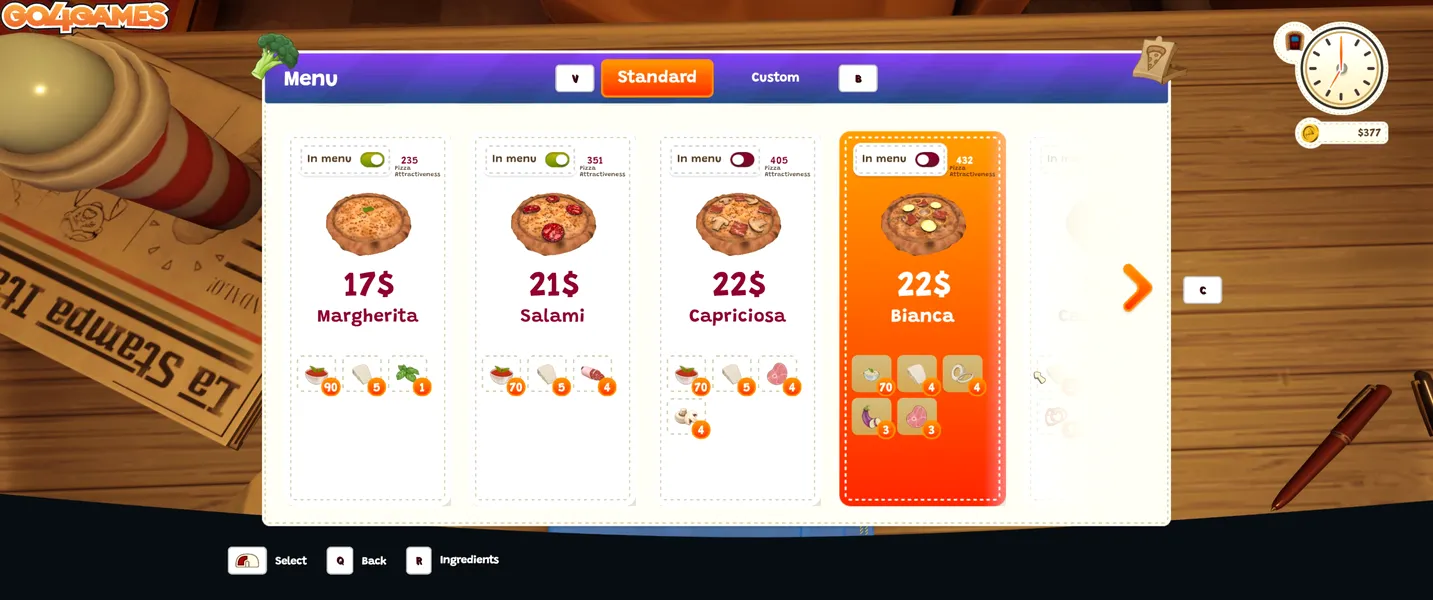The width and height of the screenshot is (1433, 600).
Task: Enable Capriciosa's In menu switch
Action: pos(742,159)
